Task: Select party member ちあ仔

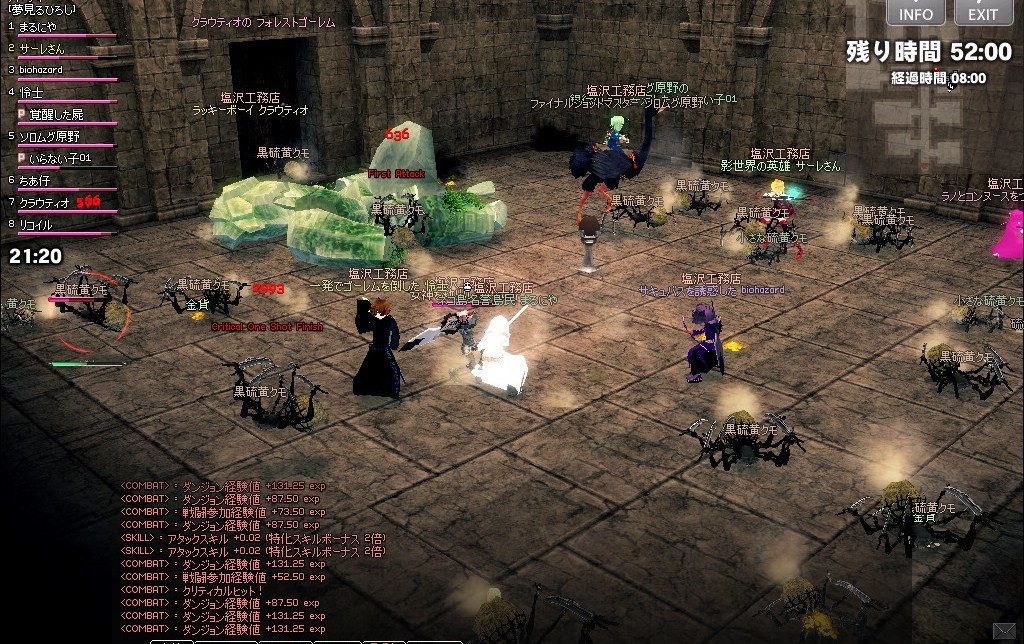Action: pos(34,181)
